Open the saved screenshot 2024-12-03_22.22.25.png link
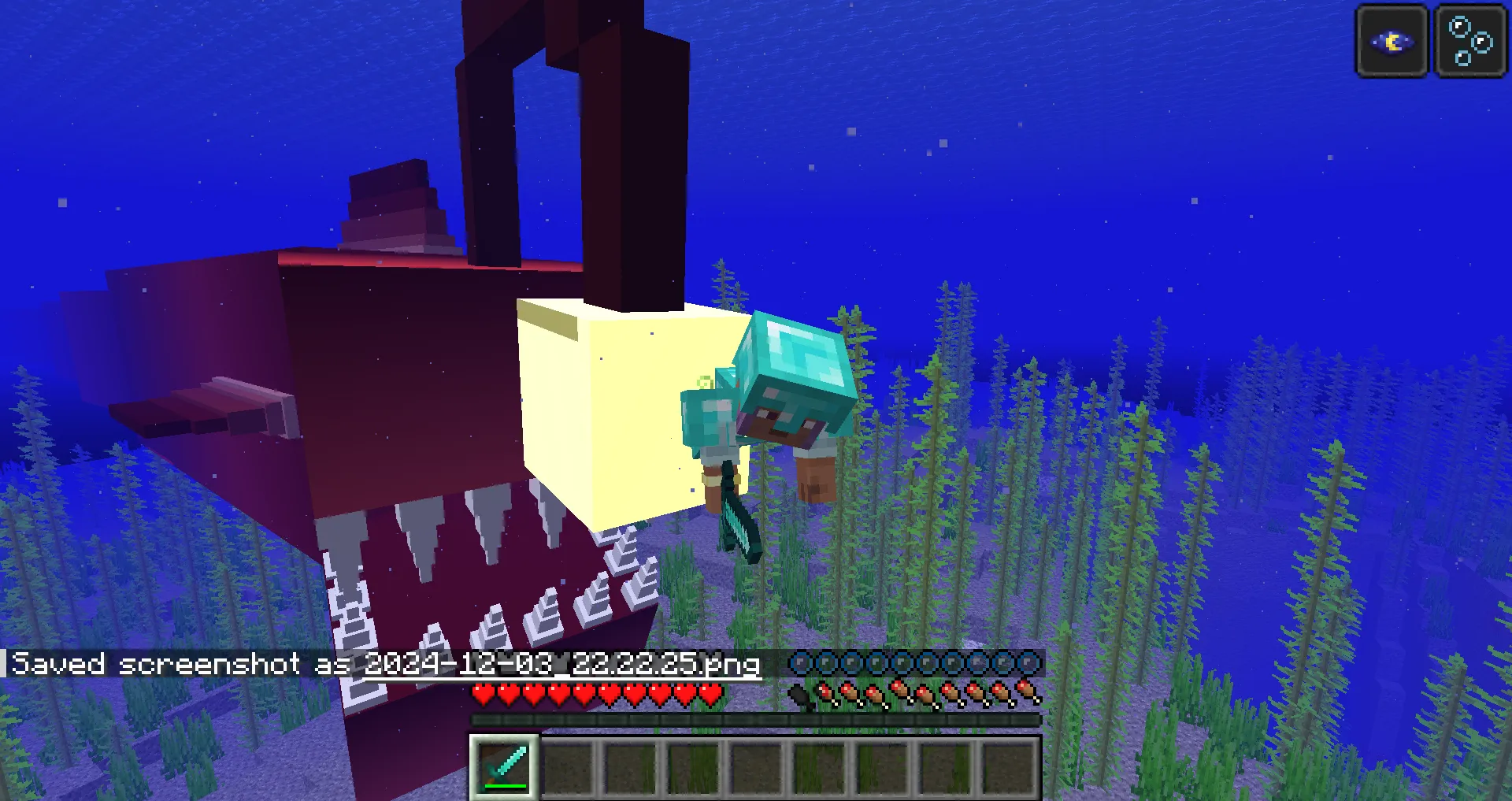 pyautogui.click(x=561, y=664)
